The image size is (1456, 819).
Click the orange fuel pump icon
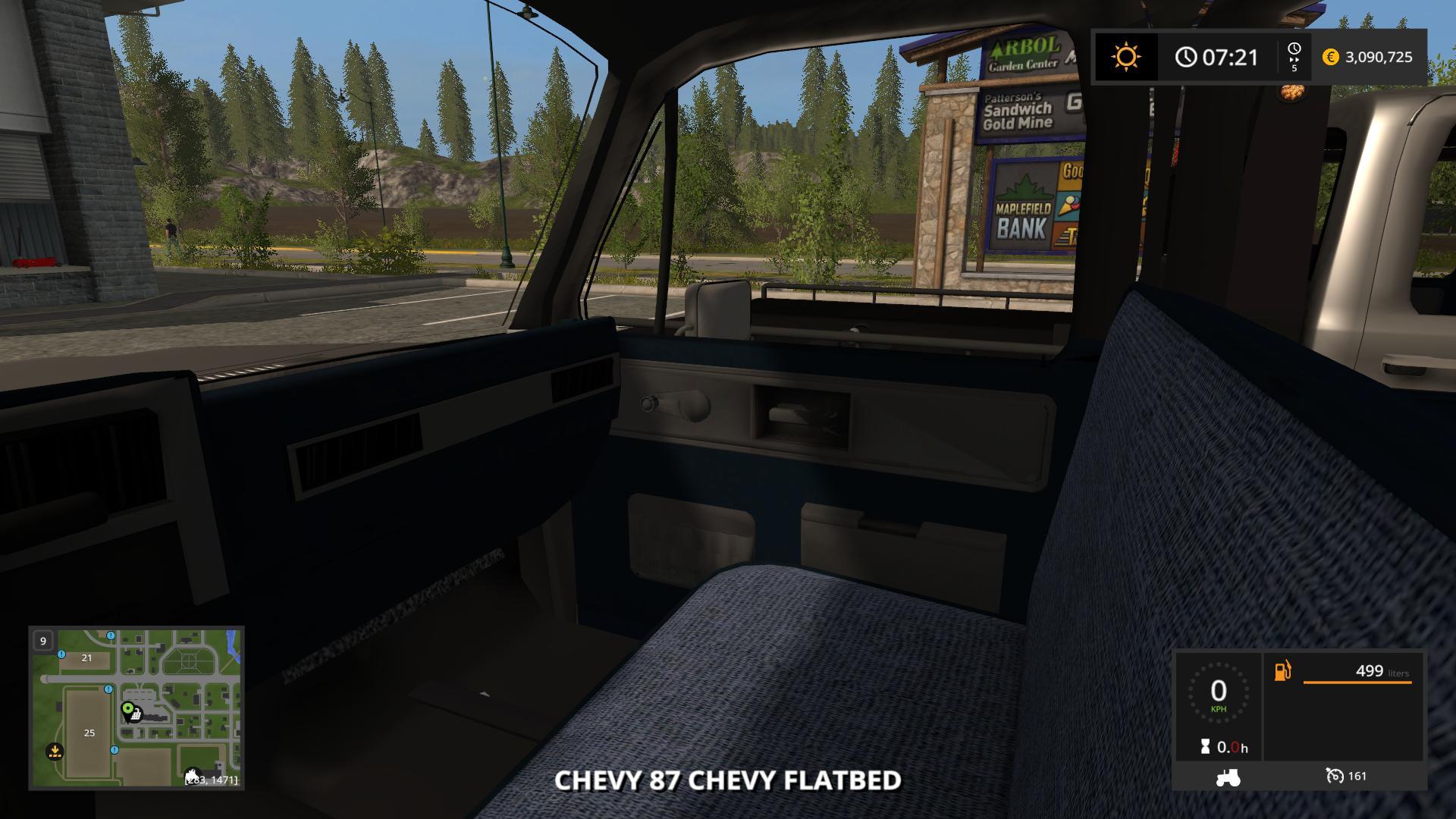pyautogui.click(x=1282, y=672)
